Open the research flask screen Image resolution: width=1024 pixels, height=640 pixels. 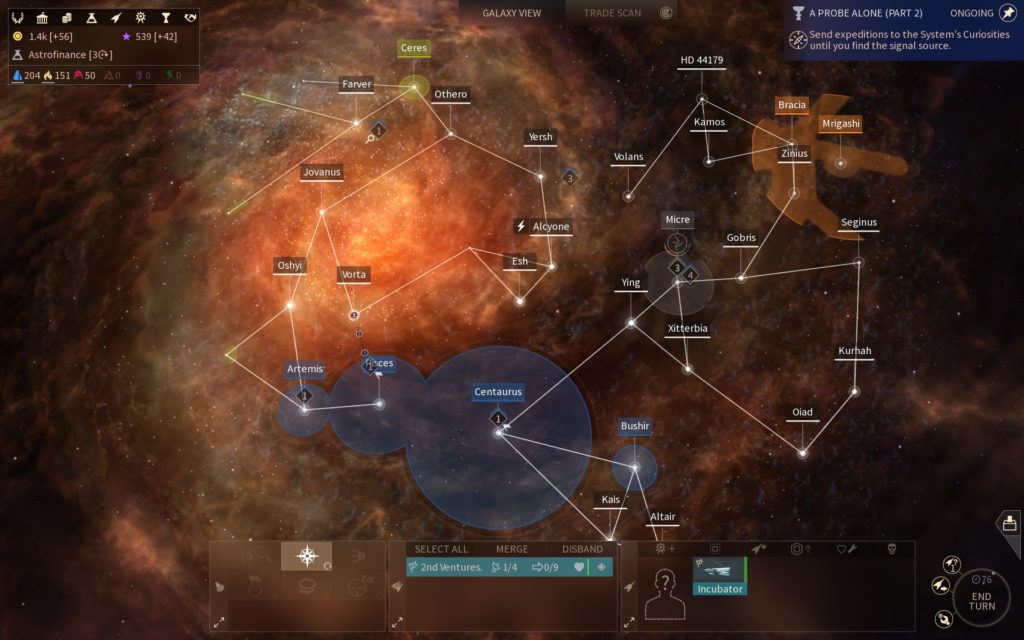click(x=91, y=18)
